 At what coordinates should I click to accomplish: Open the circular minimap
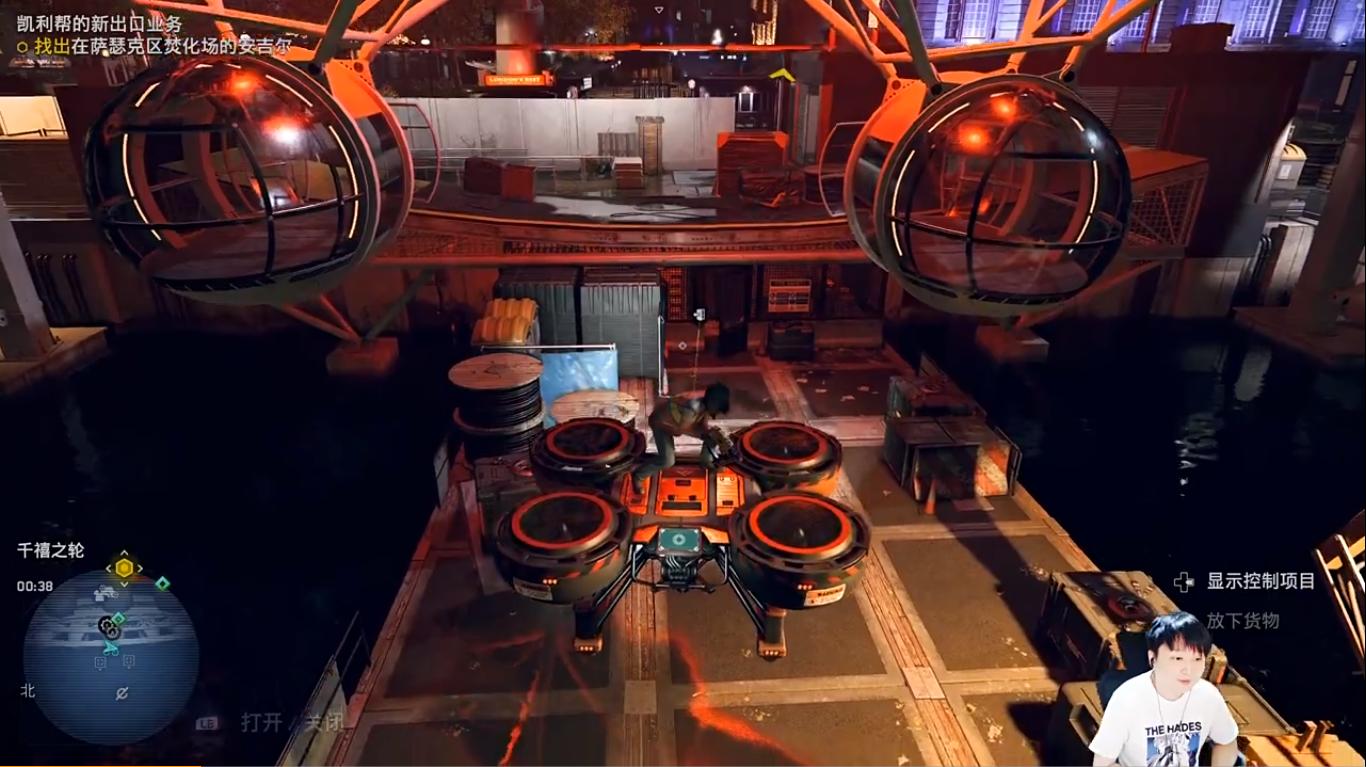[x=110, y=656]
